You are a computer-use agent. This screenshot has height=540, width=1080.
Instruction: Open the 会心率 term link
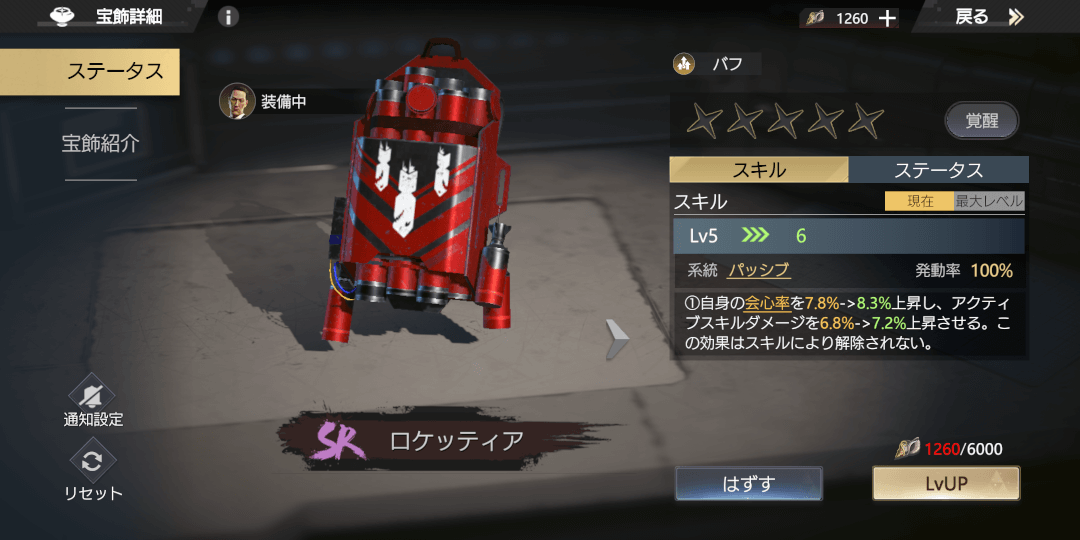[760, 302]
